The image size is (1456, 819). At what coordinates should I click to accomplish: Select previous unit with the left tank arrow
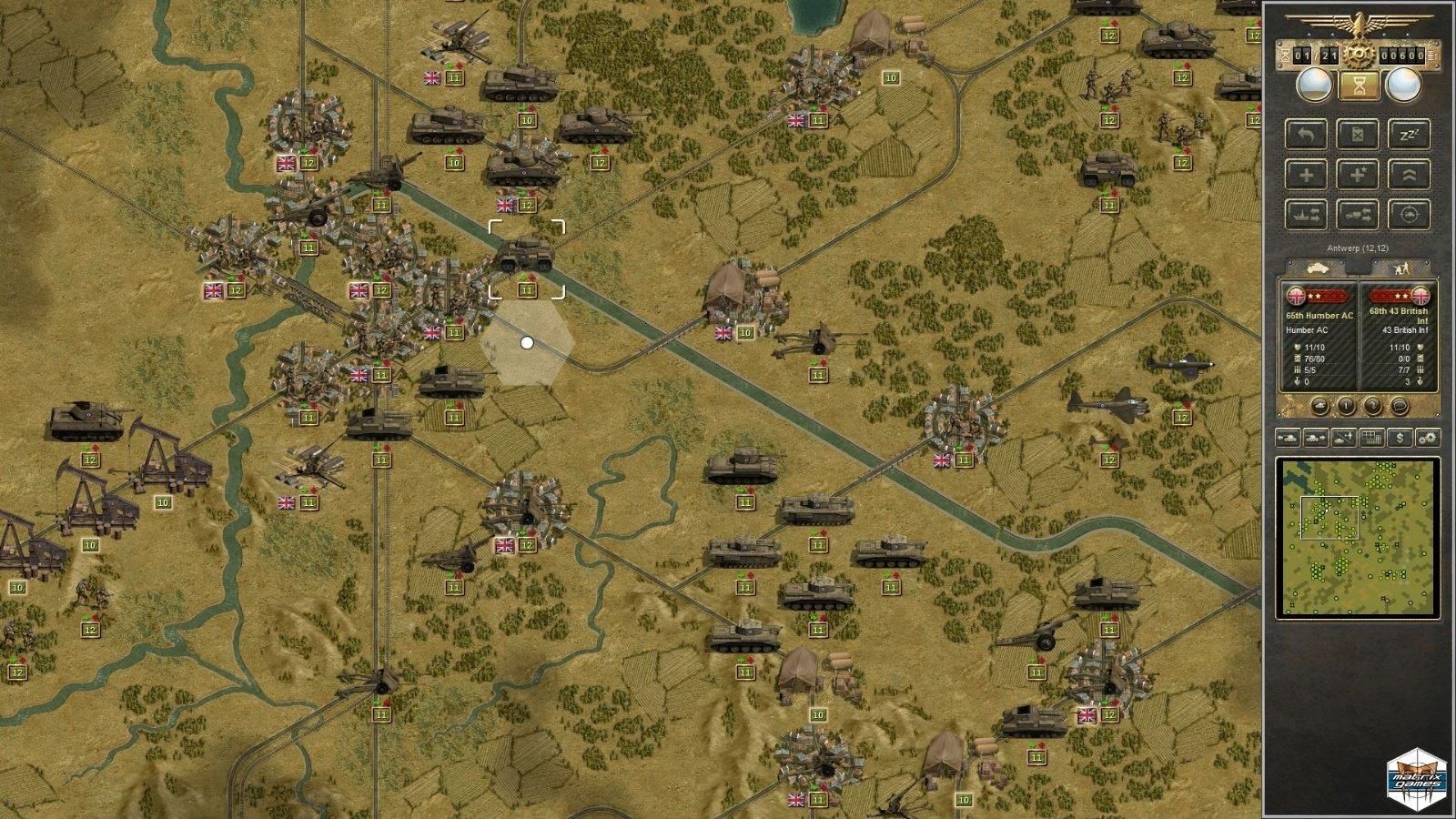1288,438
